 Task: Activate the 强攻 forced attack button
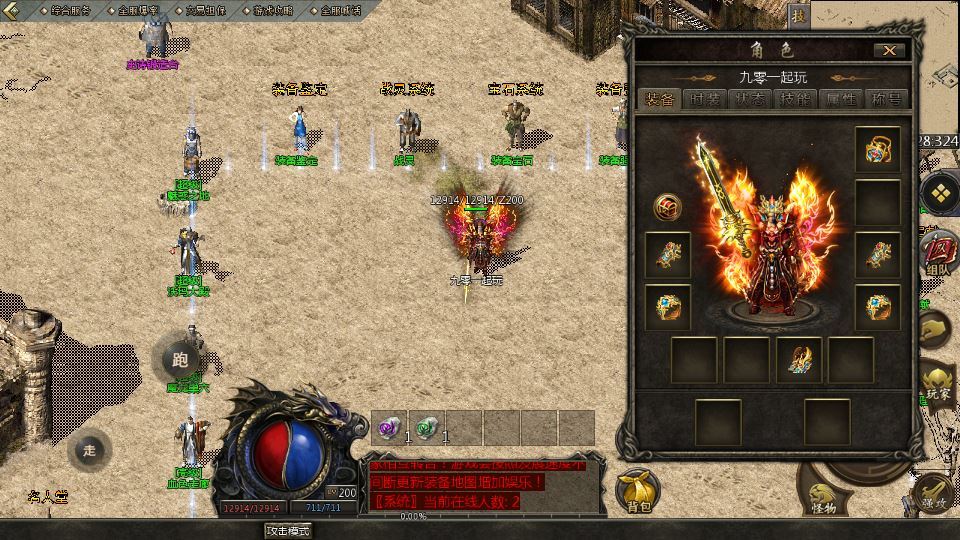(x=935, y=492)
